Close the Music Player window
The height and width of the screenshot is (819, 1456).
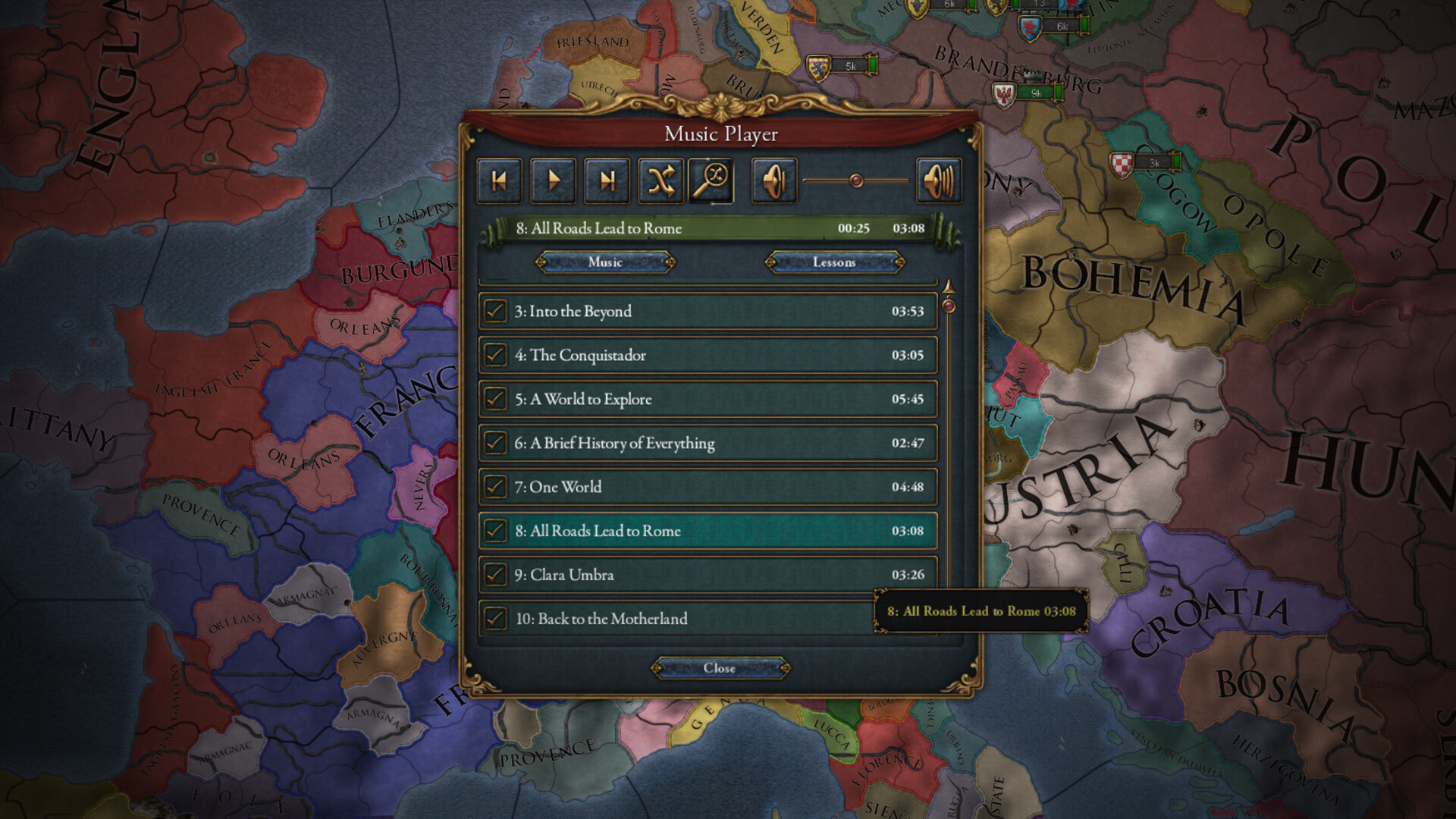point(720,668)
